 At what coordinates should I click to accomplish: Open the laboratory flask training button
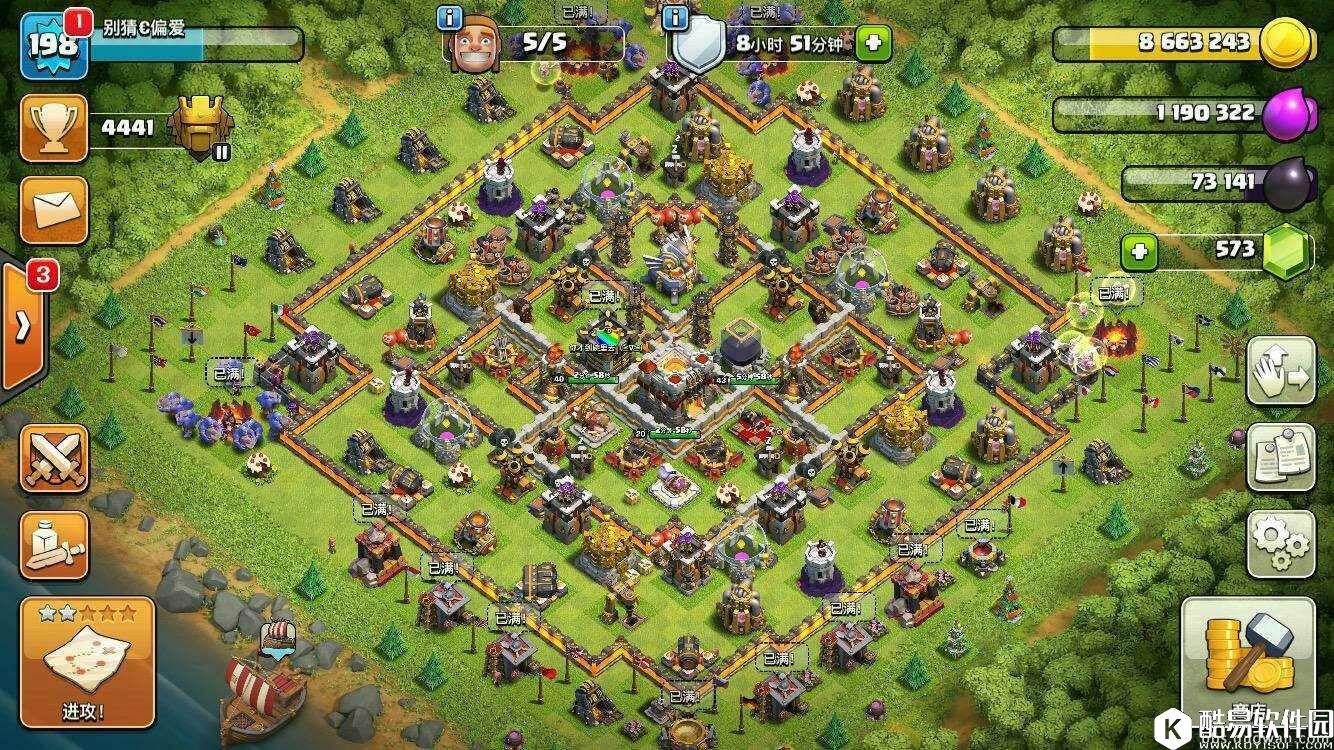[x=54, y=545]
